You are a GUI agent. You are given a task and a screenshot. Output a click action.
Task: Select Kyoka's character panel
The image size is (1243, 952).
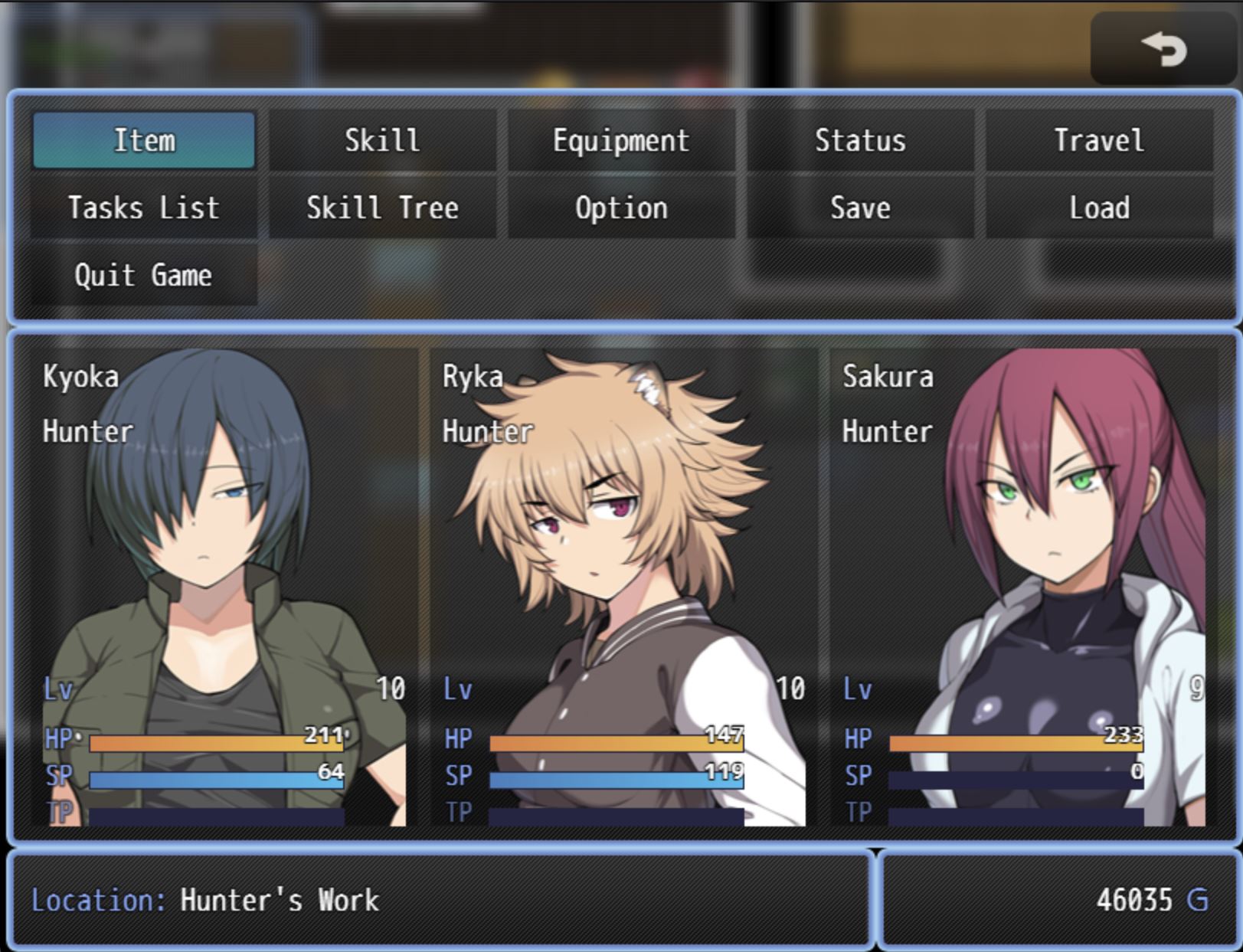pos(222,587)
